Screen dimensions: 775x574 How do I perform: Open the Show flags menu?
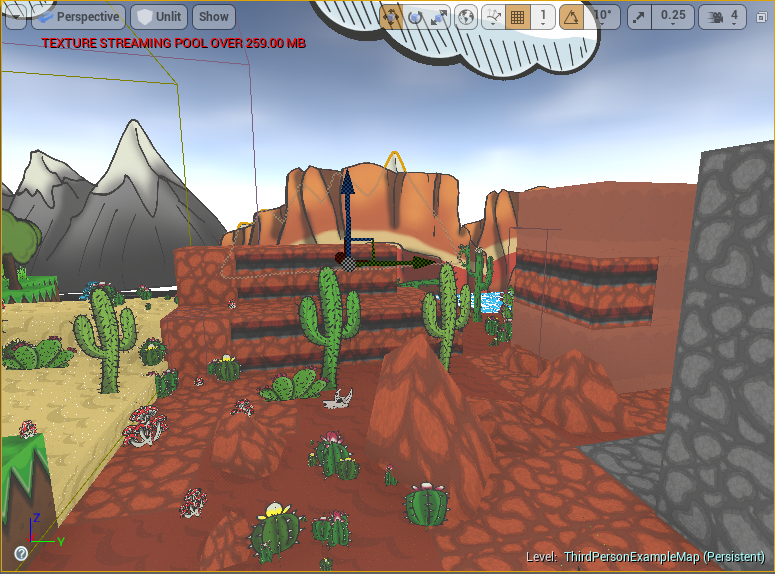(x=214, y=17)
